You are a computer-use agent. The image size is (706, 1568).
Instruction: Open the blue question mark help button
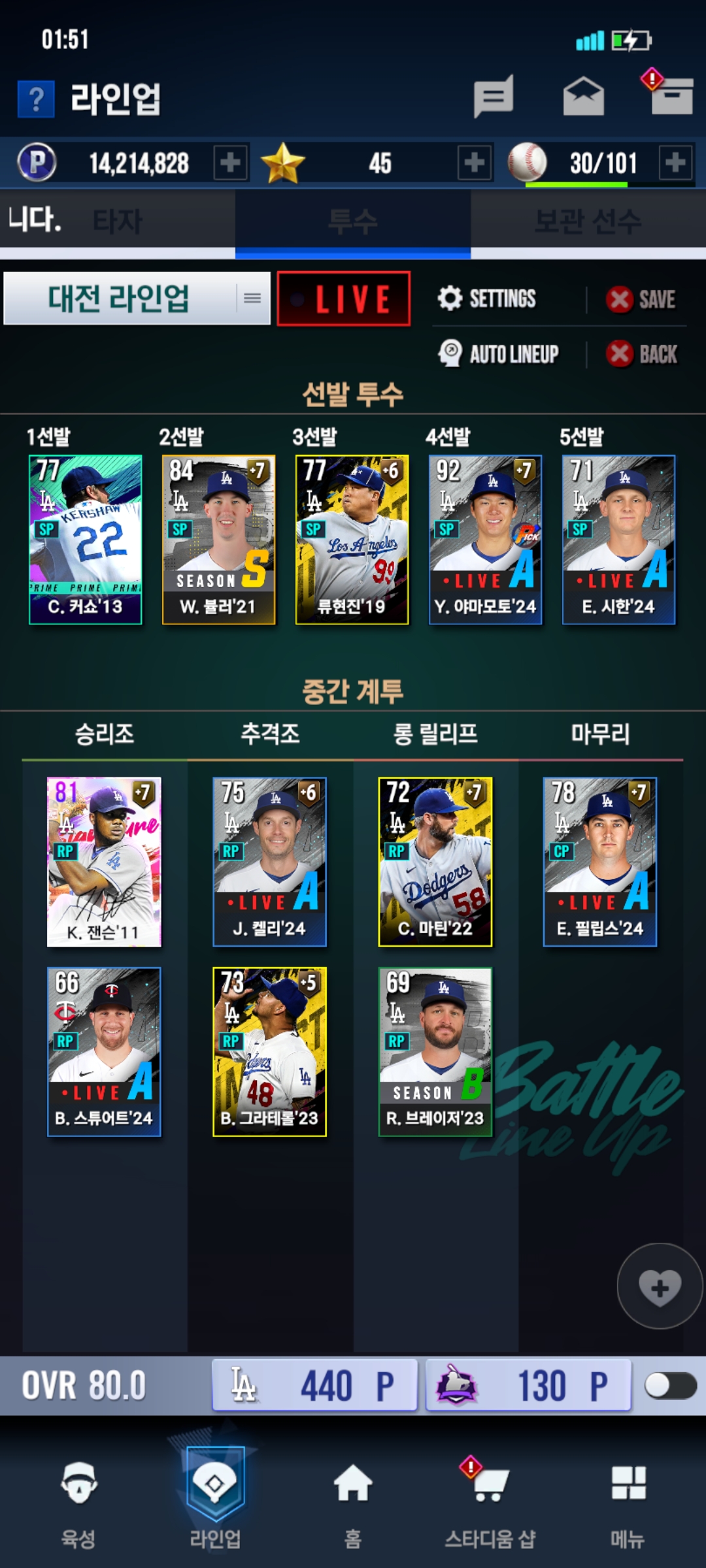click(36, 99)
